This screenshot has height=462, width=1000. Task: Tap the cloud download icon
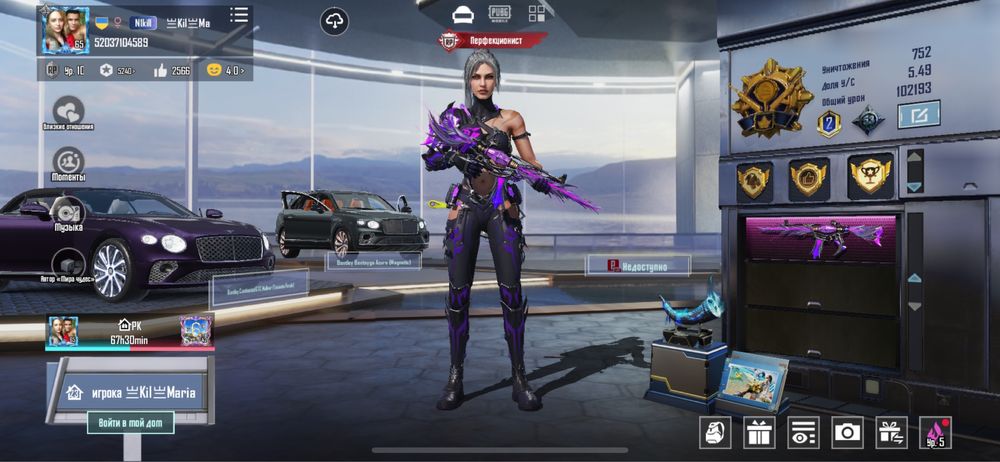335,20
